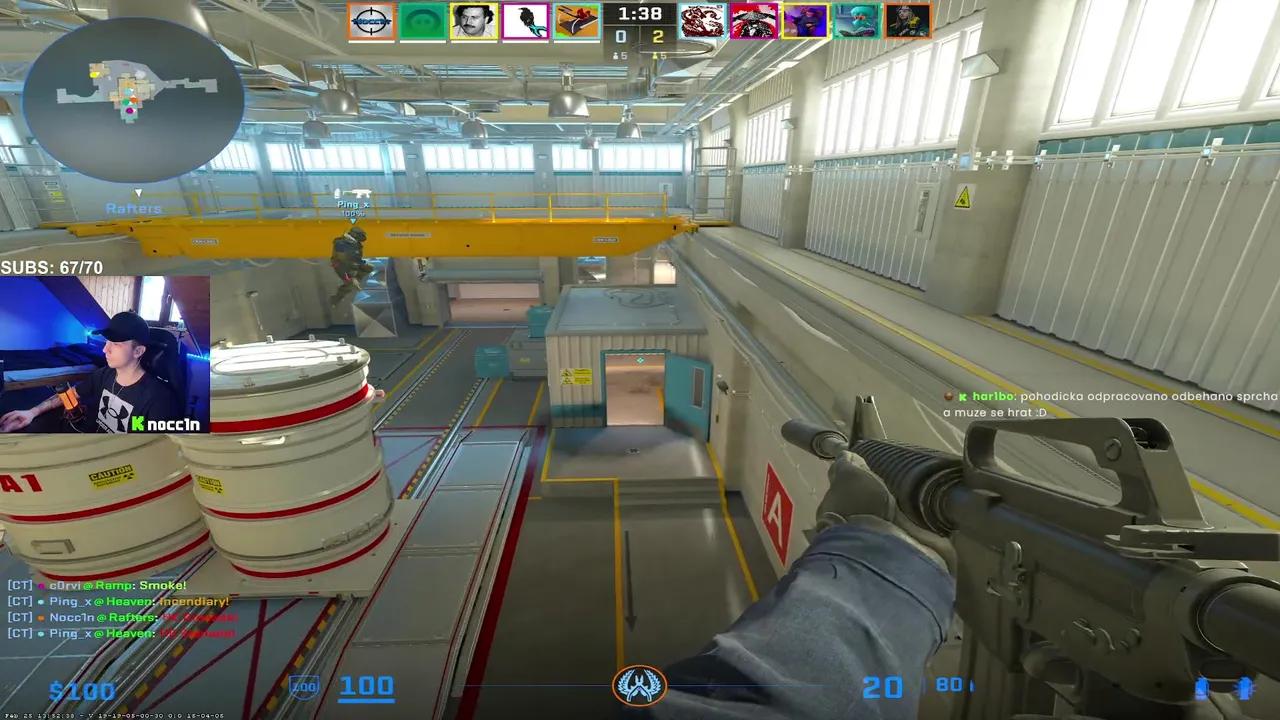Click Ping_x's nametag above the crane
The height and width of the screenshot is (720, 1280).
pyautogui.click(x=351, y=204)
